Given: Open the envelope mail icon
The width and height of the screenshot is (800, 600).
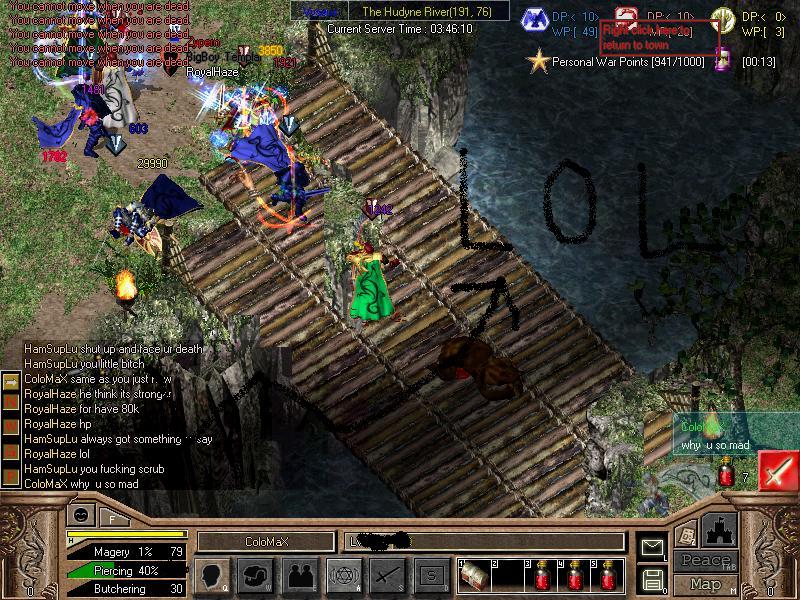Looking at the screenshot, I should point(651,547).
